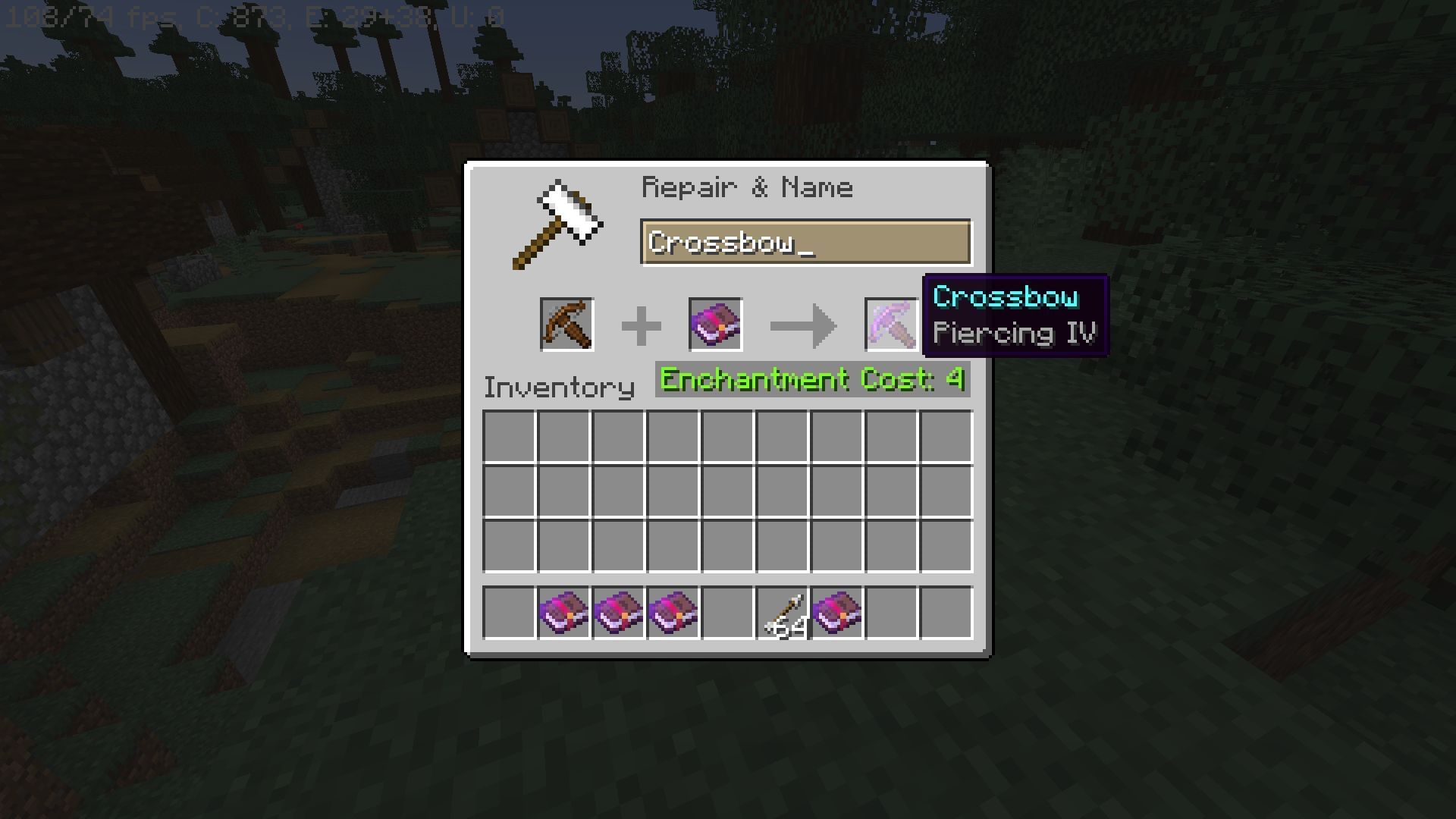This screenshot has width=1456, height=819.
Task: Select the first enchanted book in the hotbar
Action: (563, 613)
